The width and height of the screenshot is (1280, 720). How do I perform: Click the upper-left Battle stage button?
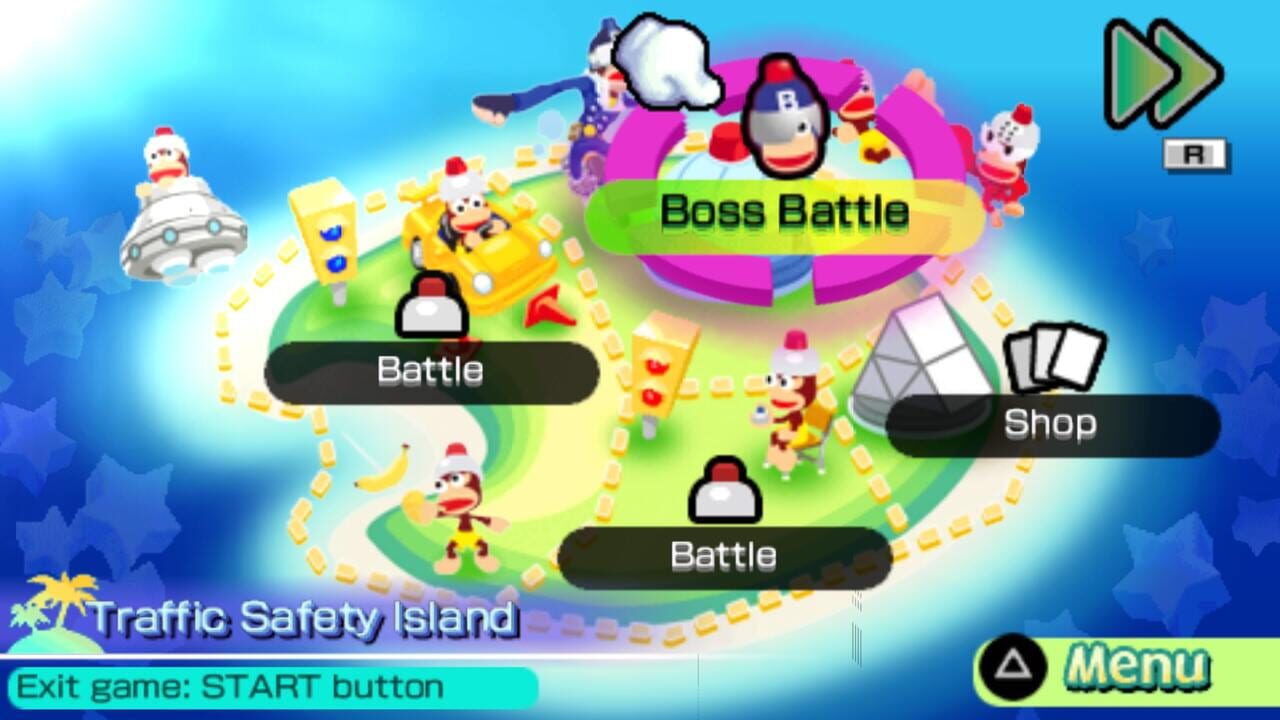430,370
